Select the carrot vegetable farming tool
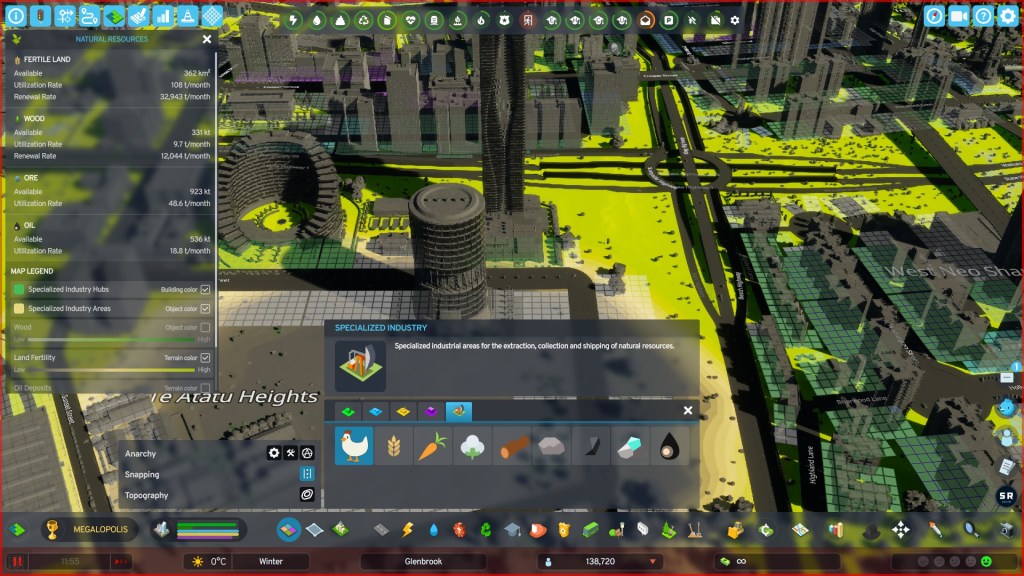 point(431,446)
